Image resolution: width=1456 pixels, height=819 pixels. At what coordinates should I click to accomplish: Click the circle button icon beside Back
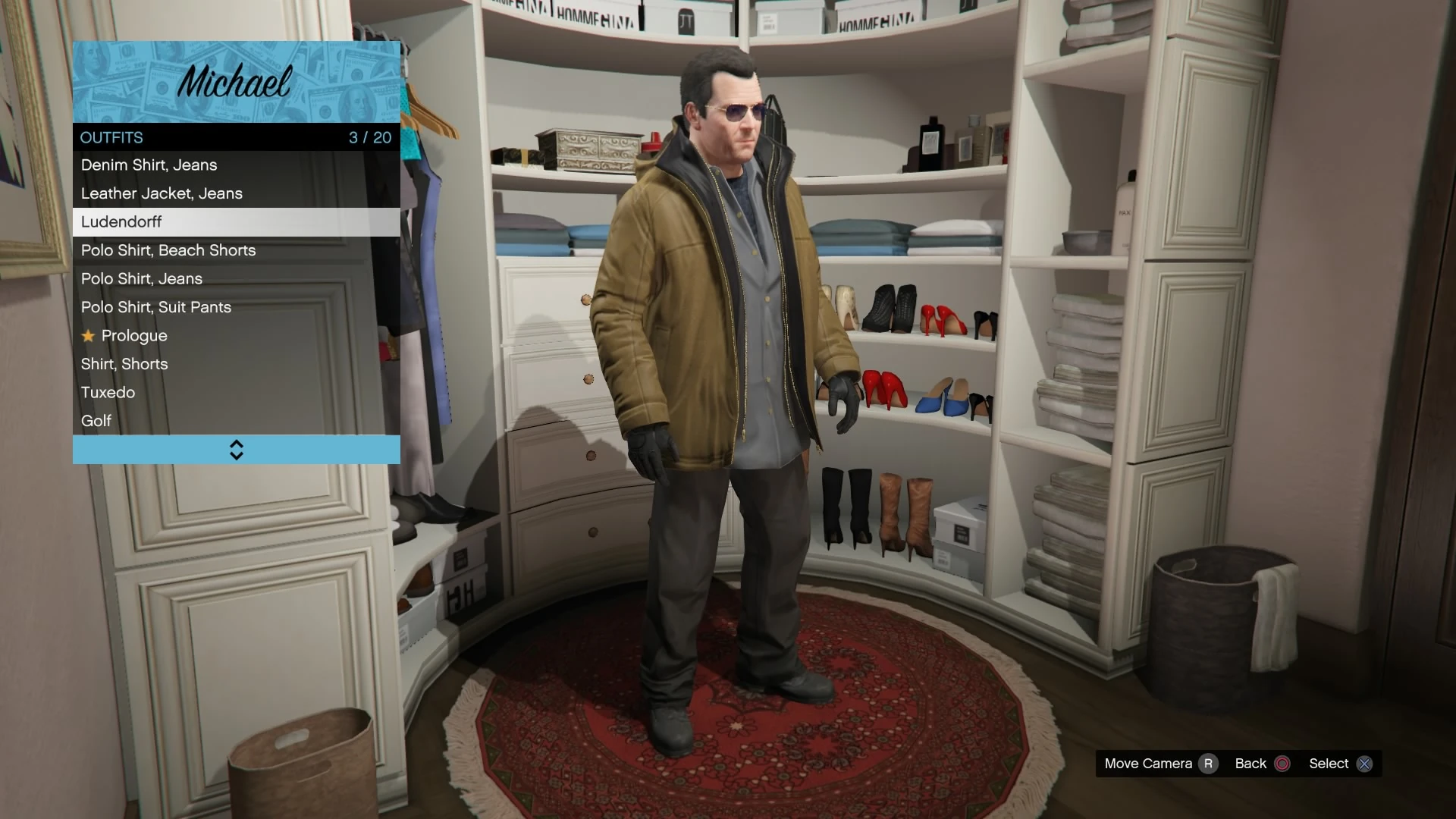point(1284,764)
